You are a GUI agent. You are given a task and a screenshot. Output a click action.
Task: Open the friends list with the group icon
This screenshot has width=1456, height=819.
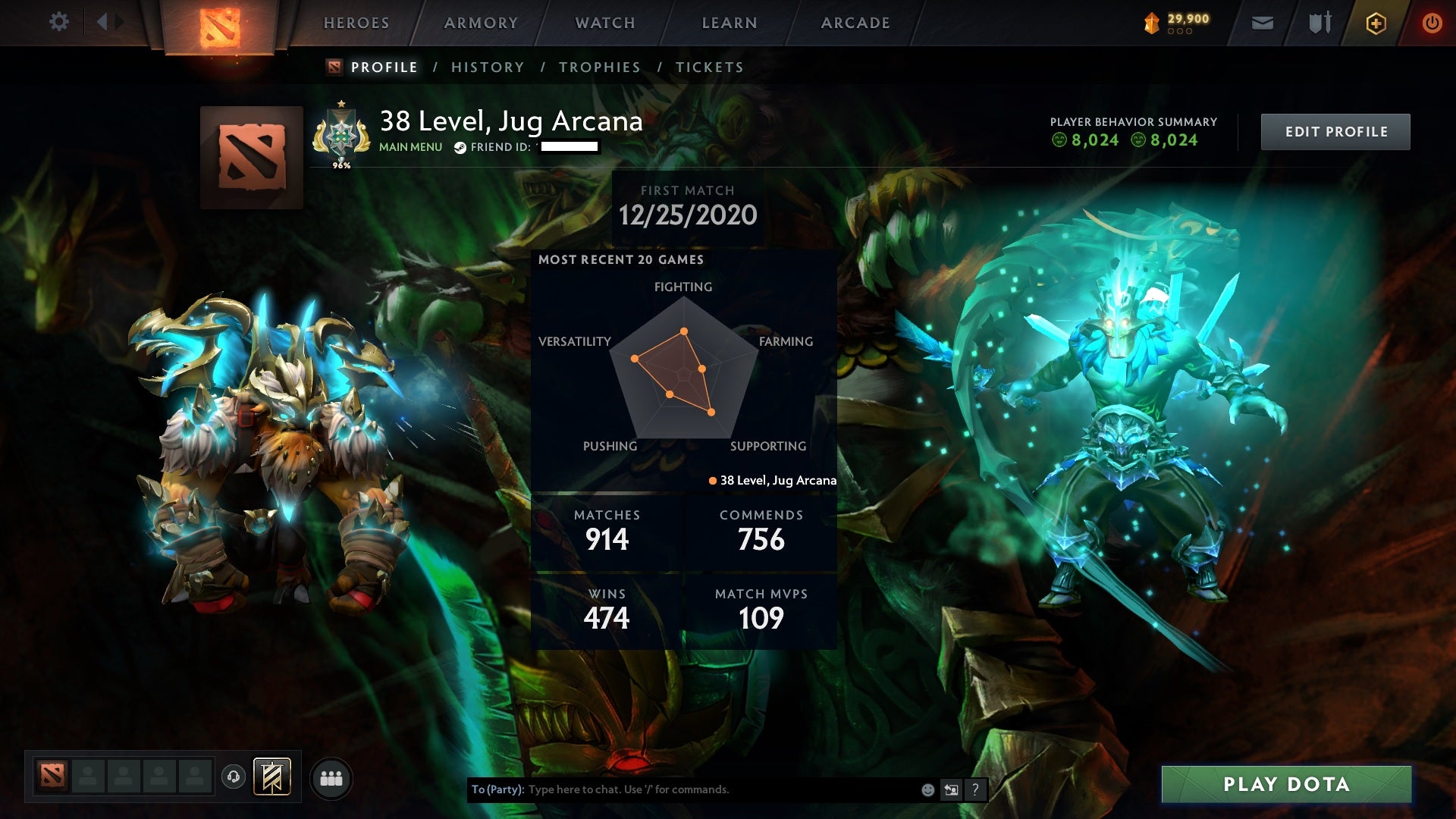pyautogui.click(x=331, y=779)
